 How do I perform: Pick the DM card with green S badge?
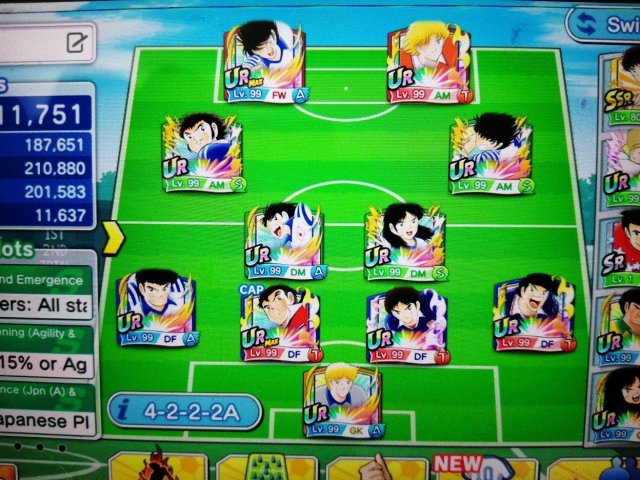(404, 240)
